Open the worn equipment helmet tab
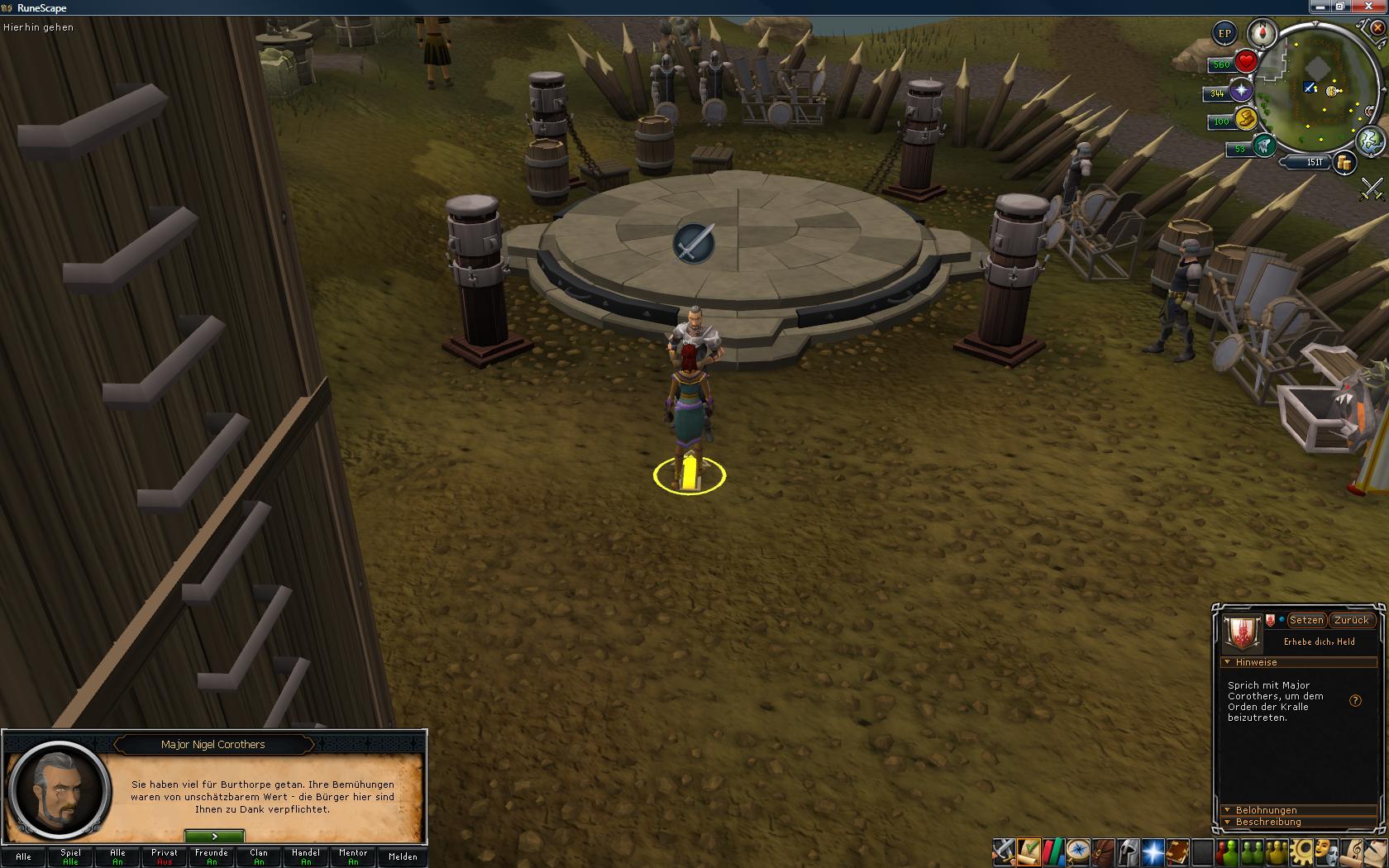The height and width of the screenshot is (868, 1389). pos(1128,851)
